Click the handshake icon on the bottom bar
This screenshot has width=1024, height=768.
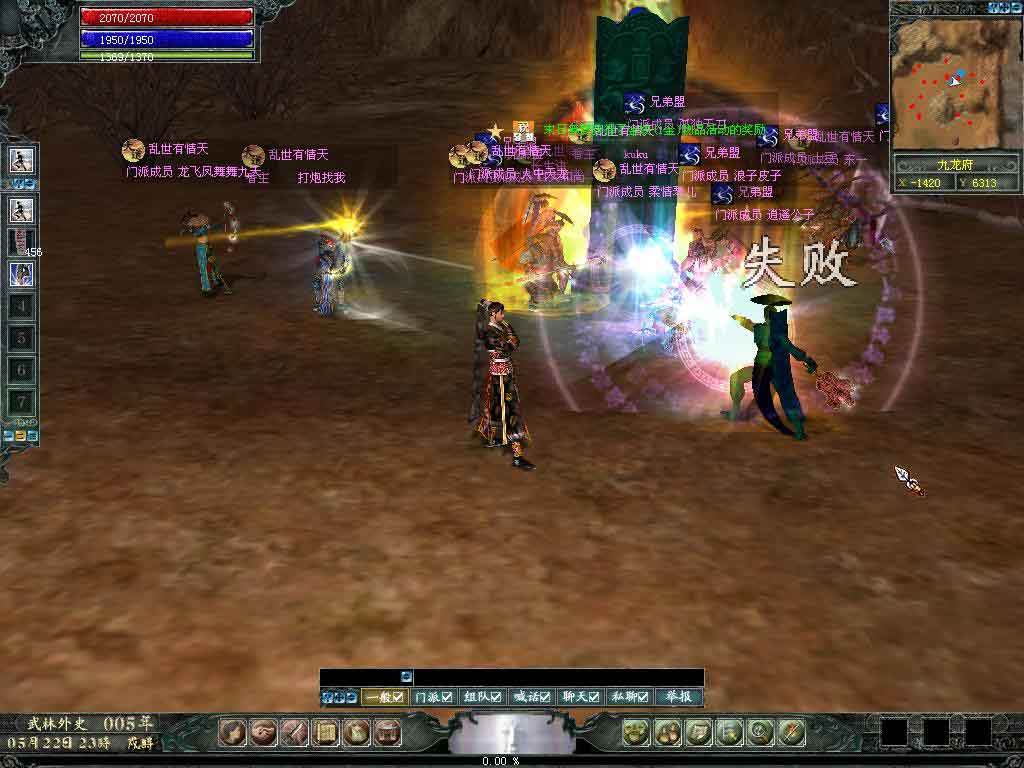coord(264,733)
